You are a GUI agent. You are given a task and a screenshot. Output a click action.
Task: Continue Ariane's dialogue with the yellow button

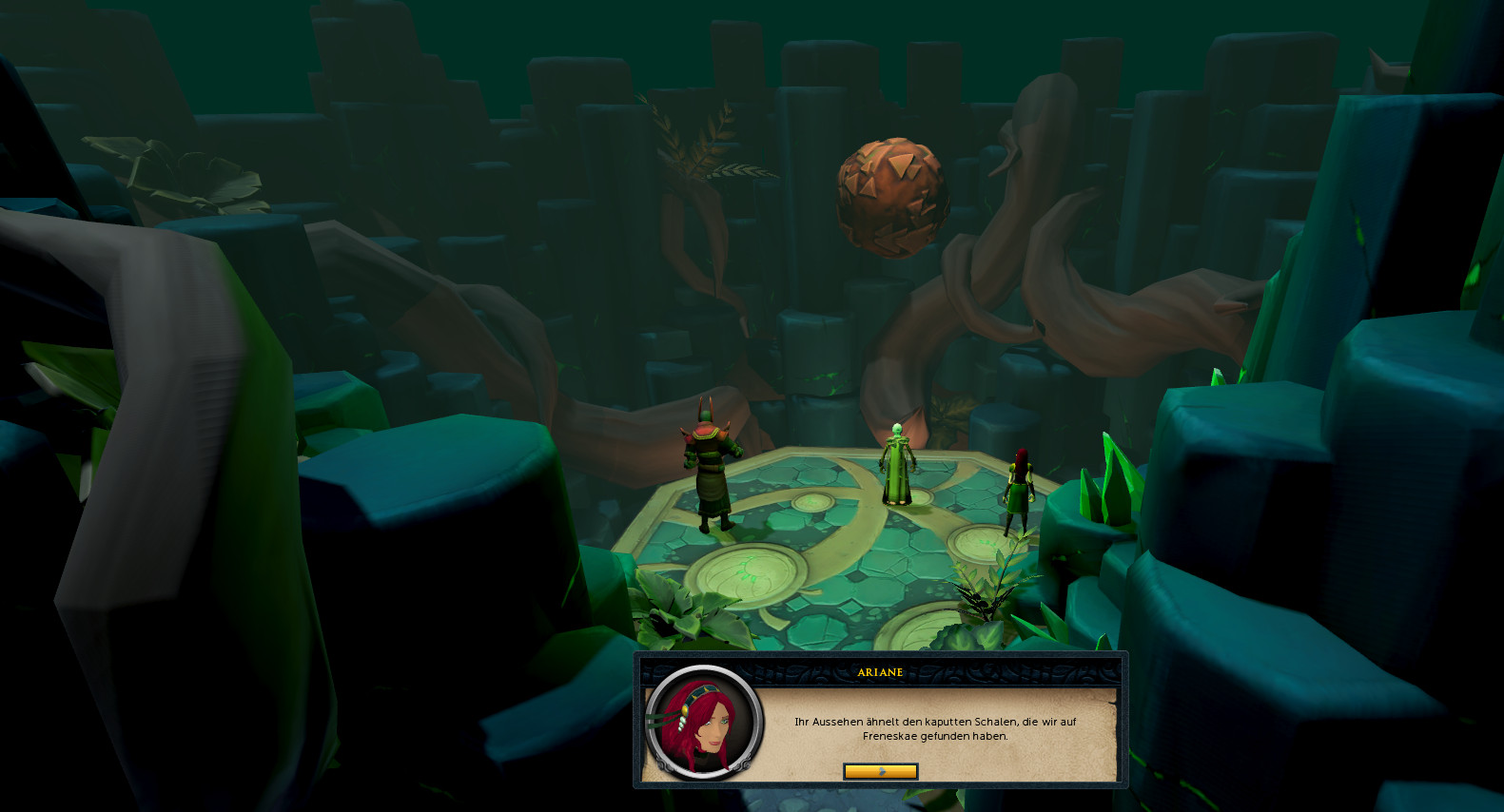(880, 771)
